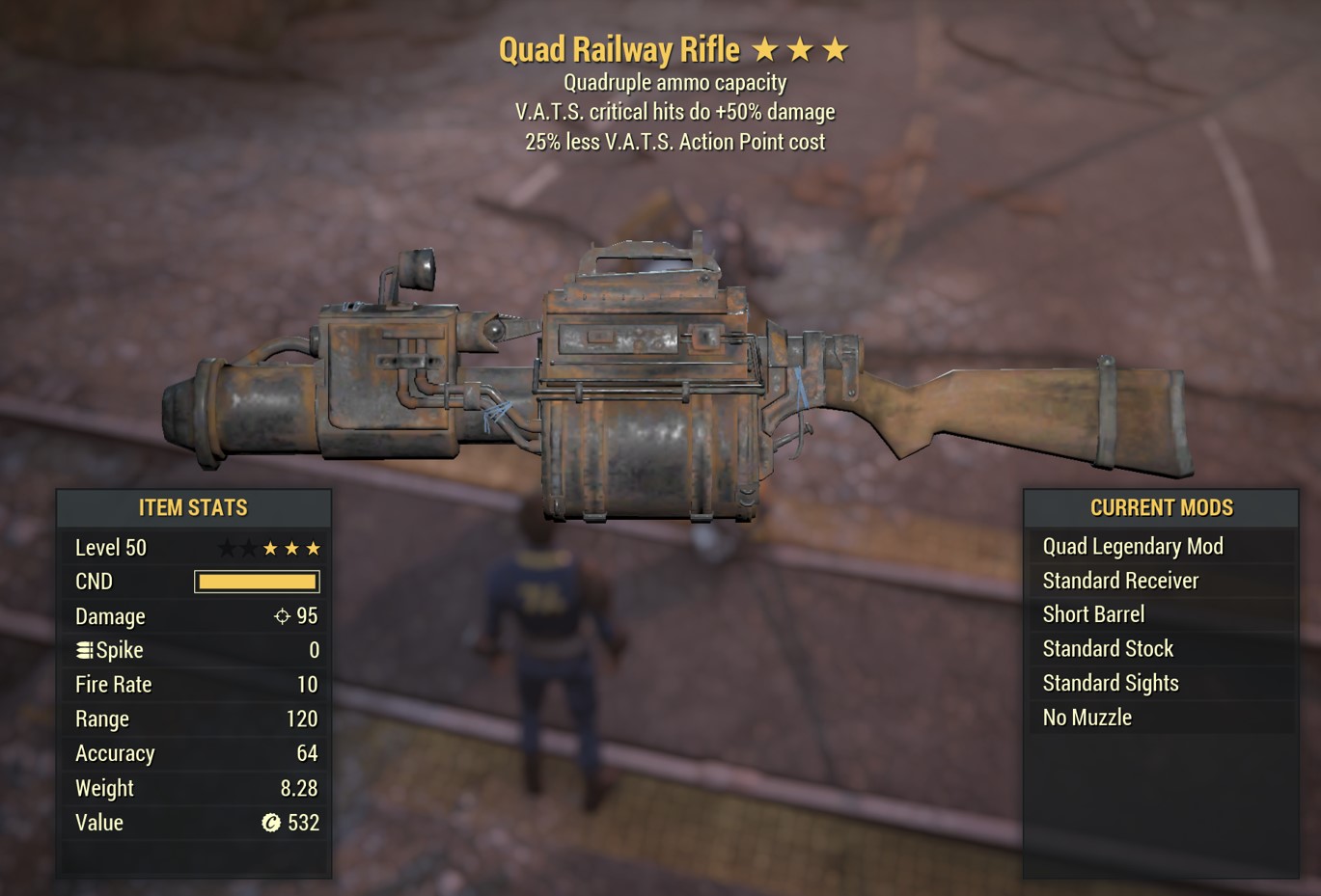Toggle the Quad Legendary Mod entry

pyautogui.click(x=1131, y=546)
